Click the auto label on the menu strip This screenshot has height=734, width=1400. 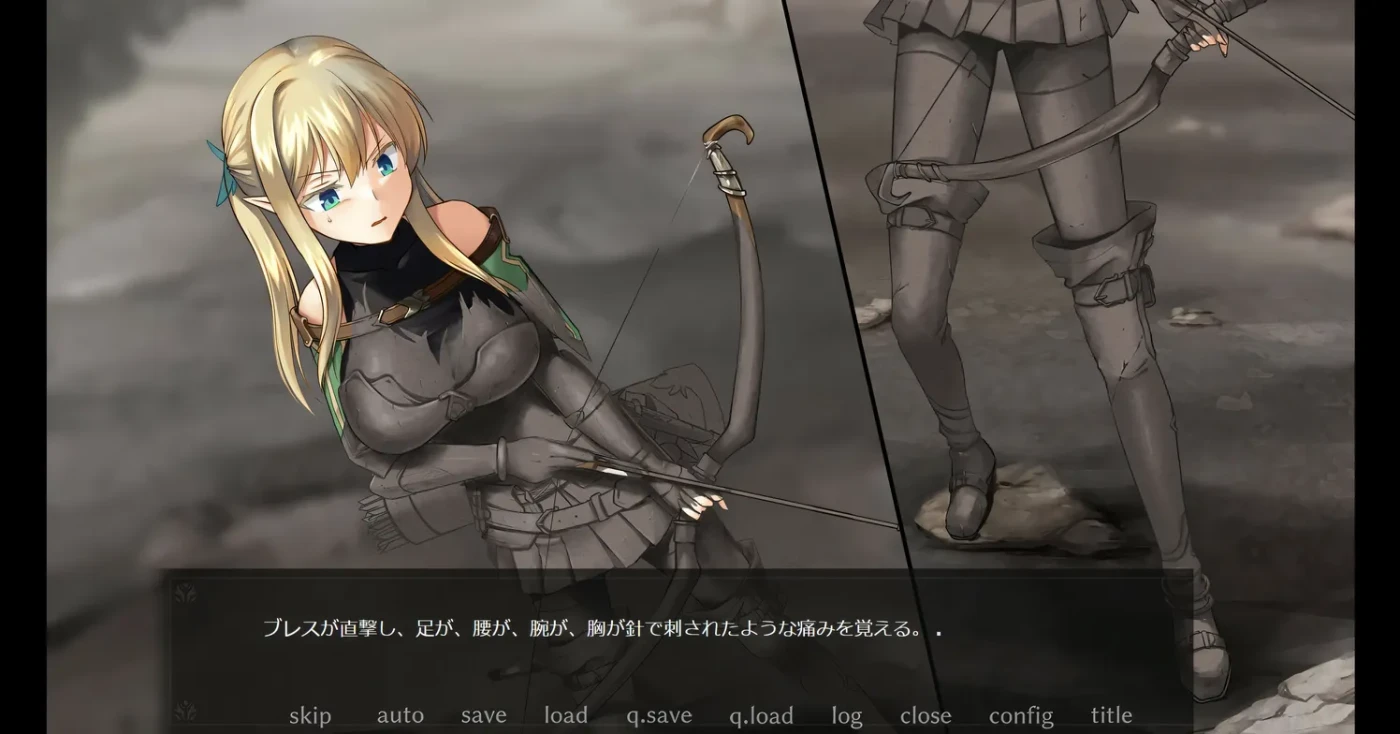400,716
